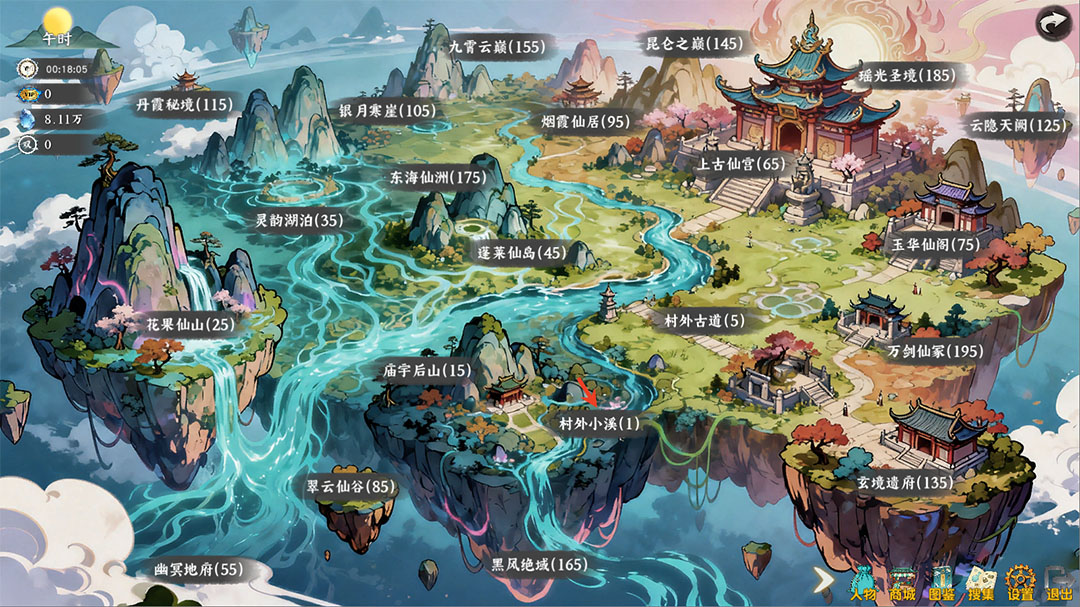This screenshot has width=1080, height=607.
Task: Click the curved back arrow button
Action: 1052,22
